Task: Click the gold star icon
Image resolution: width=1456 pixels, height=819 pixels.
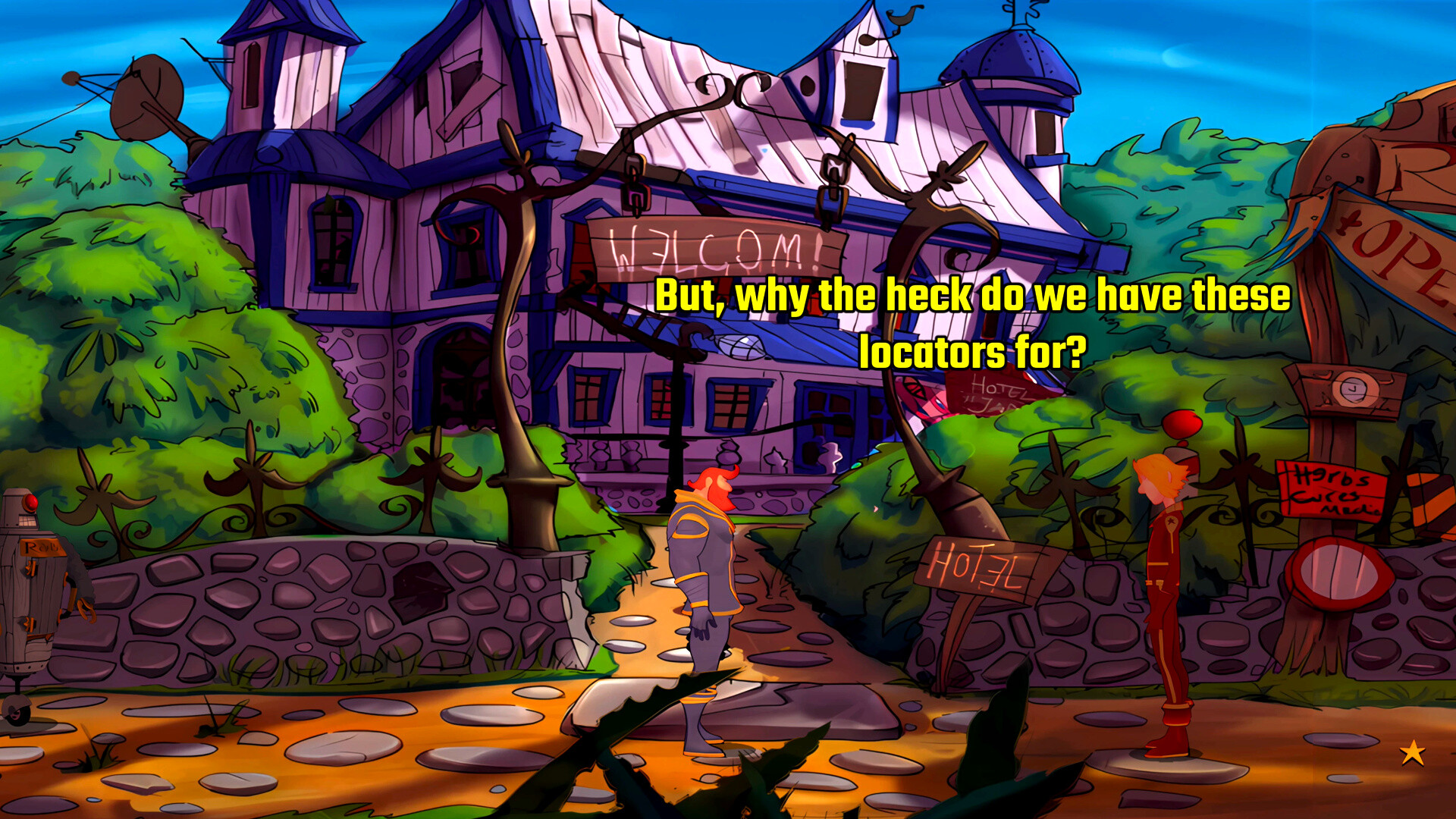Action: click(x=1412, y=753)
